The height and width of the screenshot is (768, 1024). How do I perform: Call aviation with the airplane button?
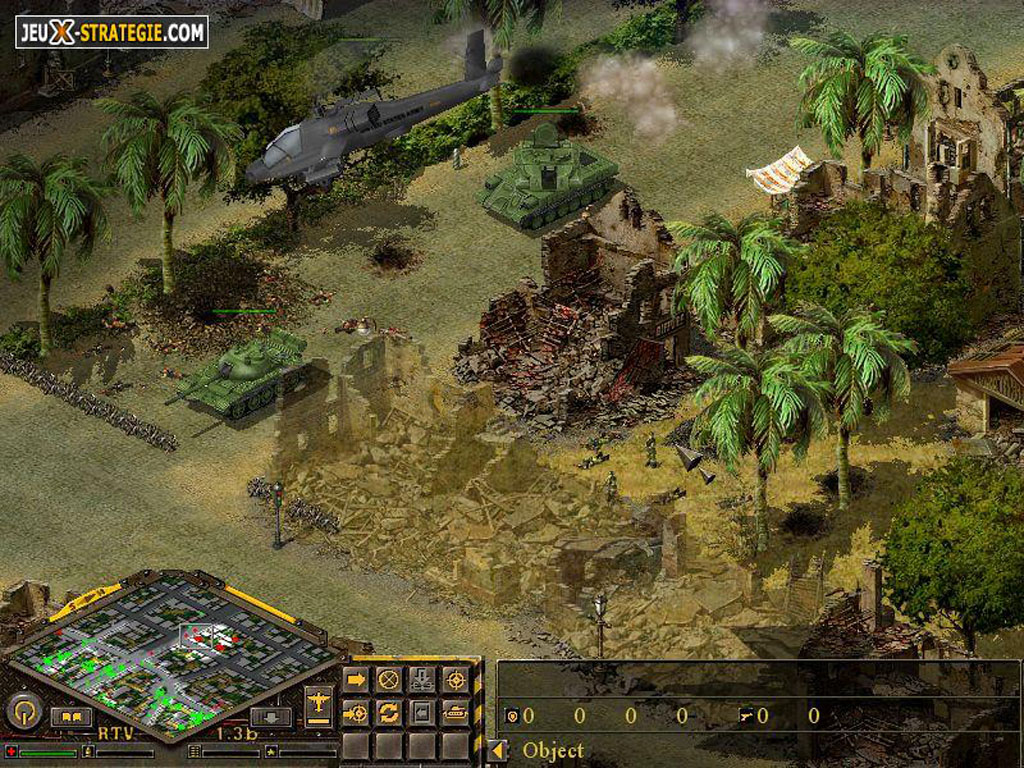coord(318,703)
